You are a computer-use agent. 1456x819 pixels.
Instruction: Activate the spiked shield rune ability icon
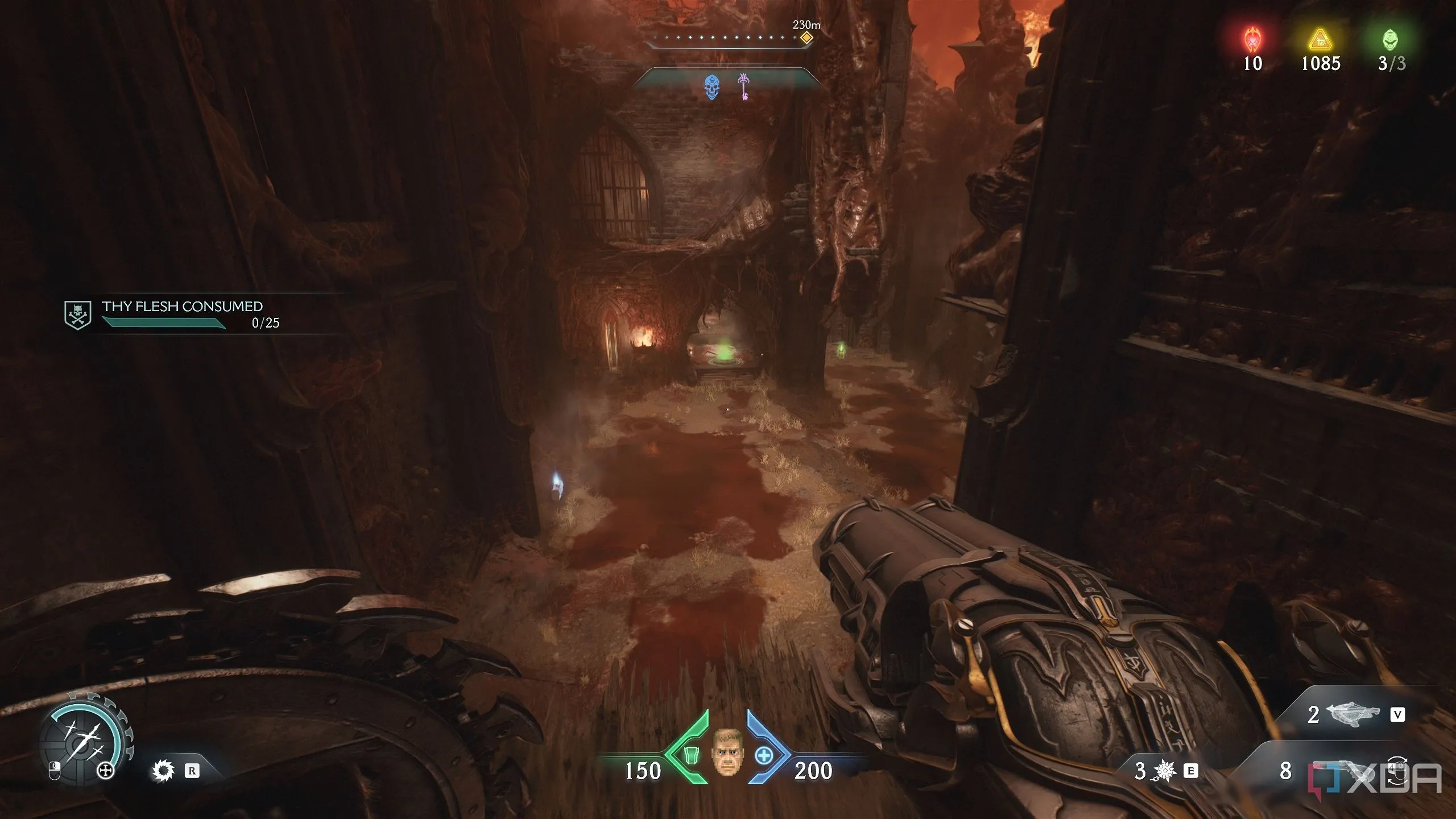click(163, 771)
